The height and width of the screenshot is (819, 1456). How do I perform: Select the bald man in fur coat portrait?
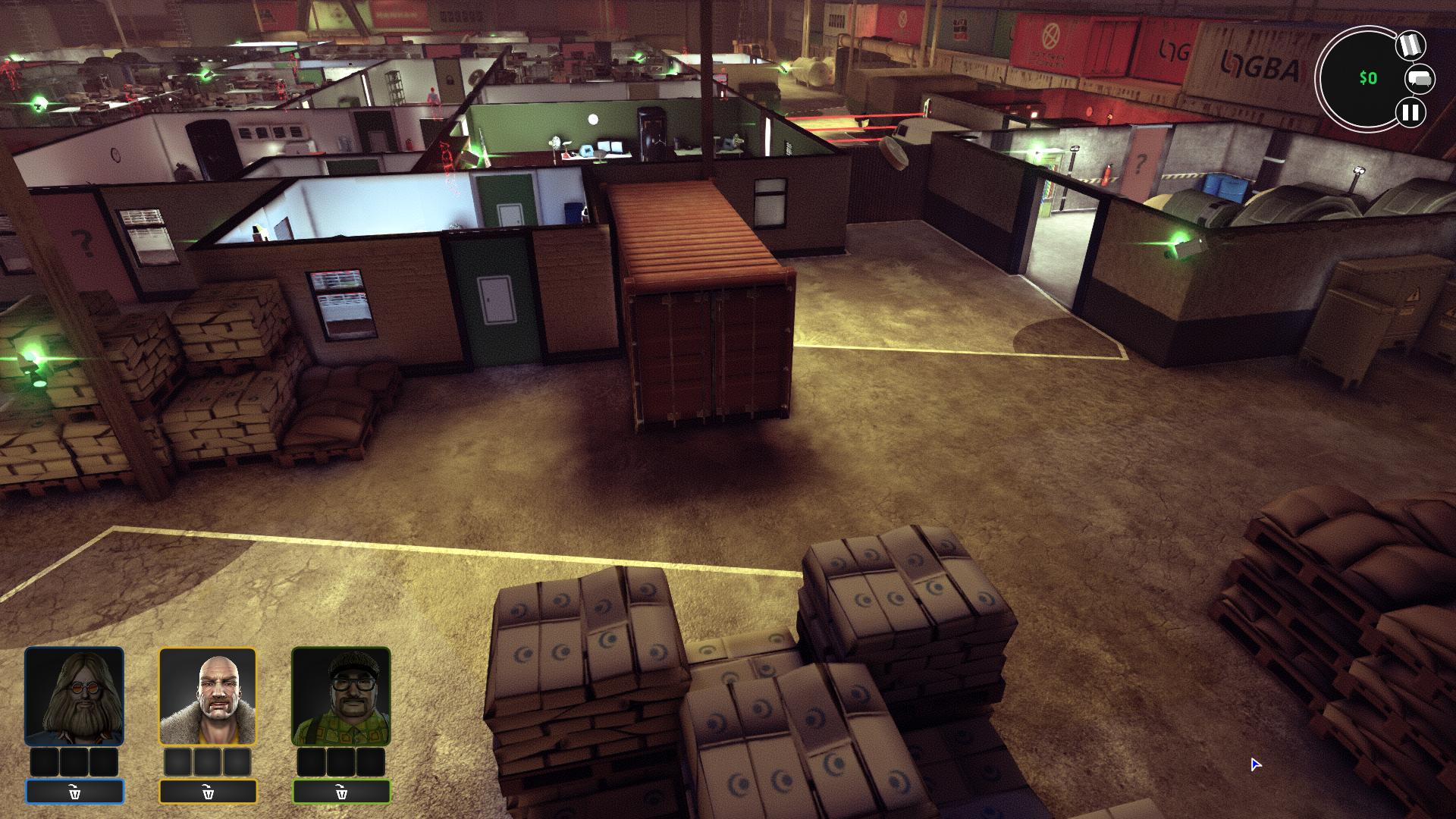[x=208, y=696]
